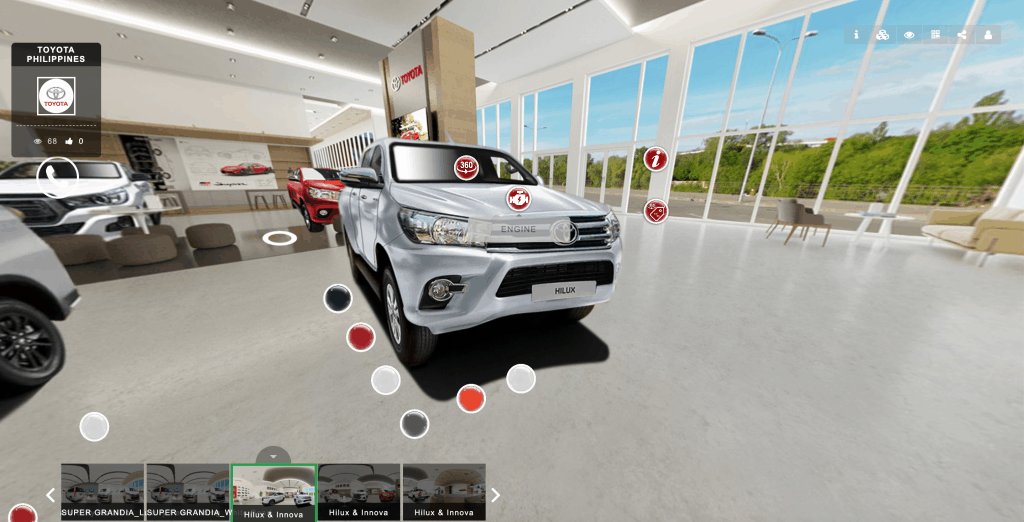Toggle the eye visibility toolbar icon

[x=909, y=35]
